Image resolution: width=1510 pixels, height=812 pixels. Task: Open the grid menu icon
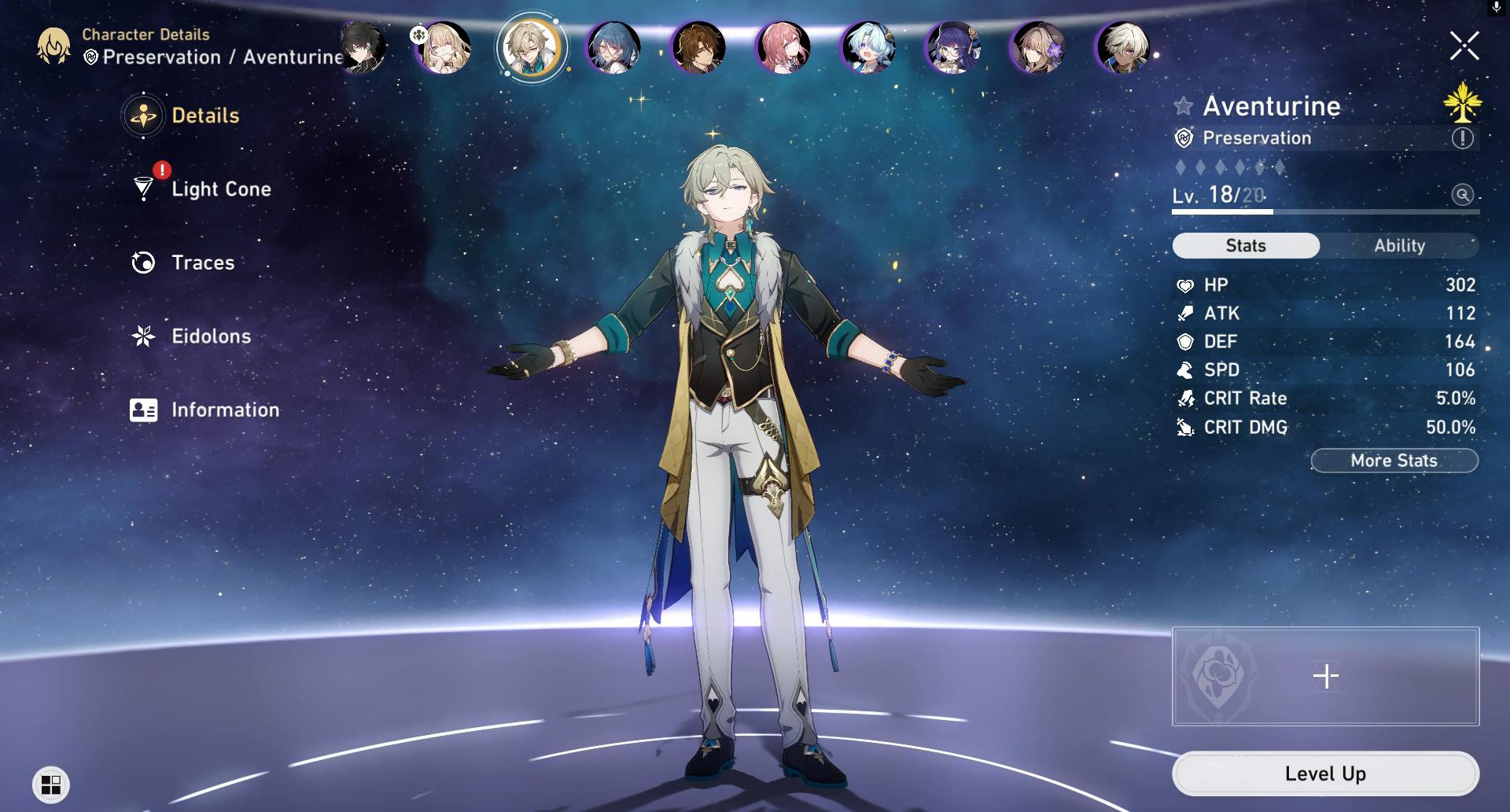(51, 784)
